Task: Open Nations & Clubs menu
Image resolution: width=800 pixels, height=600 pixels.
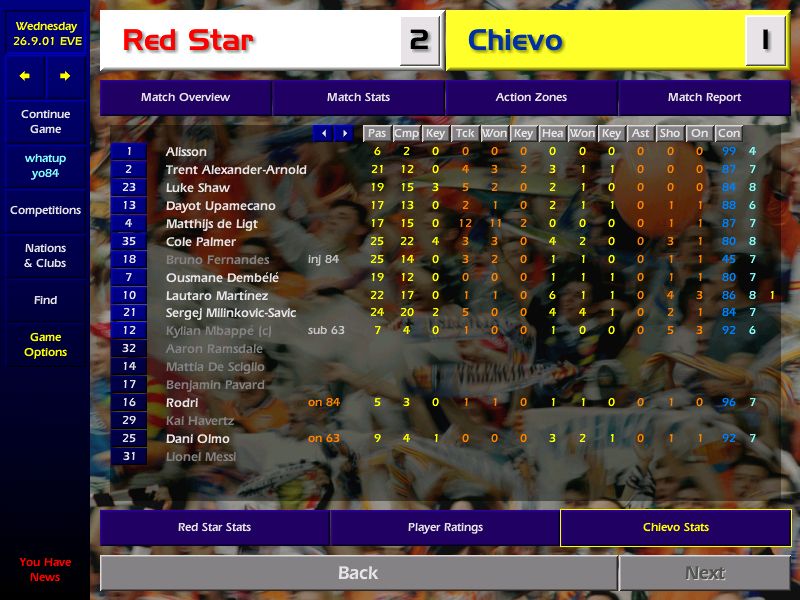Action: click(45, 256)
